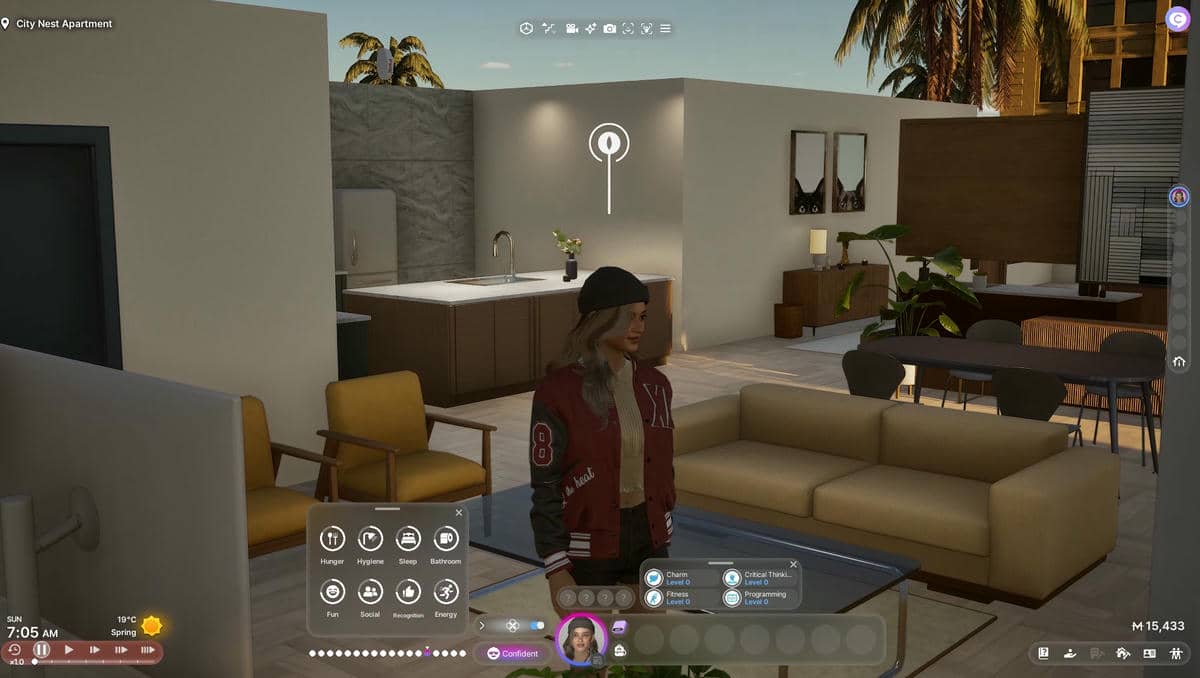Click the character portrait
Viewport: 1200px width, 678px height.
click(x=581, y=640)
